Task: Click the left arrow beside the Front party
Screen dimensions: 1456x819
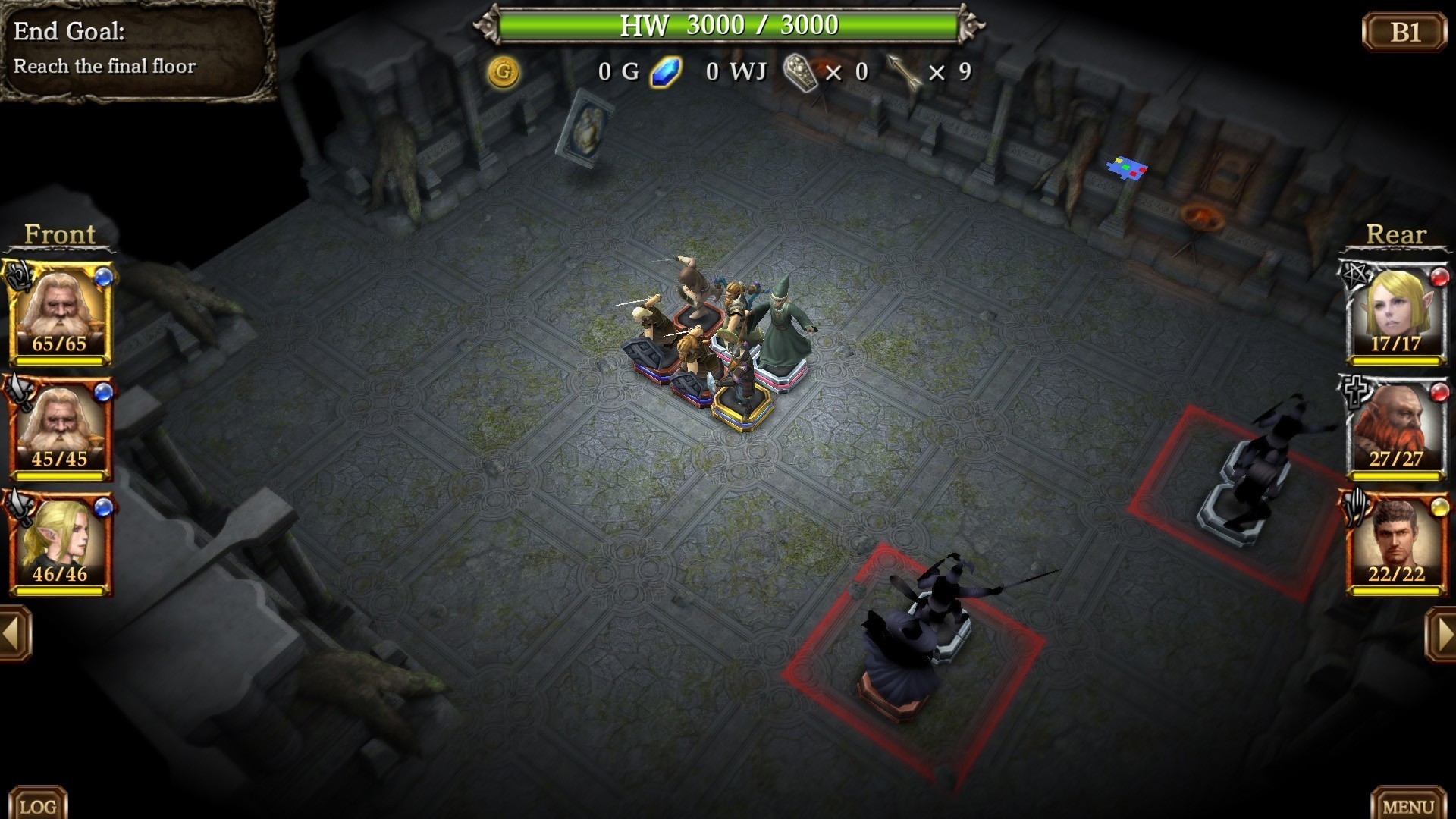Action: 14,634
